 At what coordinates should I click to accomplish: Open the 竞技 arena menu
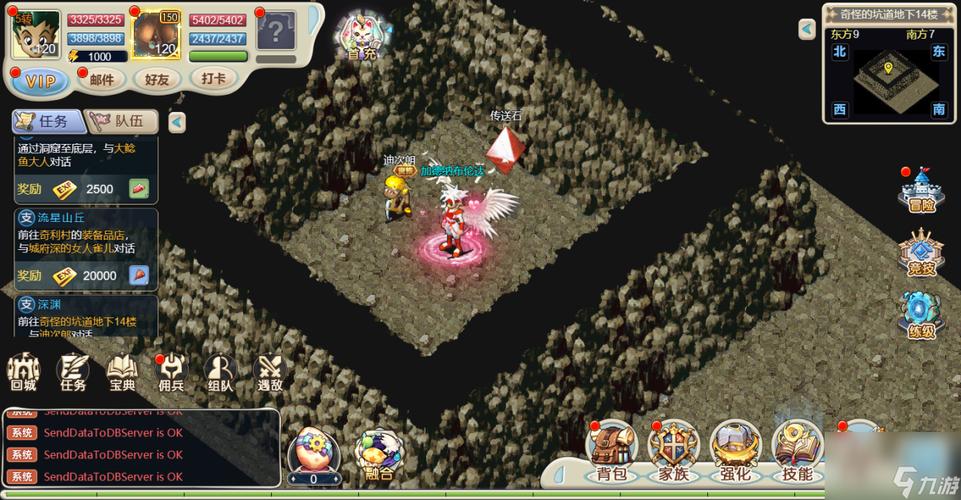[918, 252]
